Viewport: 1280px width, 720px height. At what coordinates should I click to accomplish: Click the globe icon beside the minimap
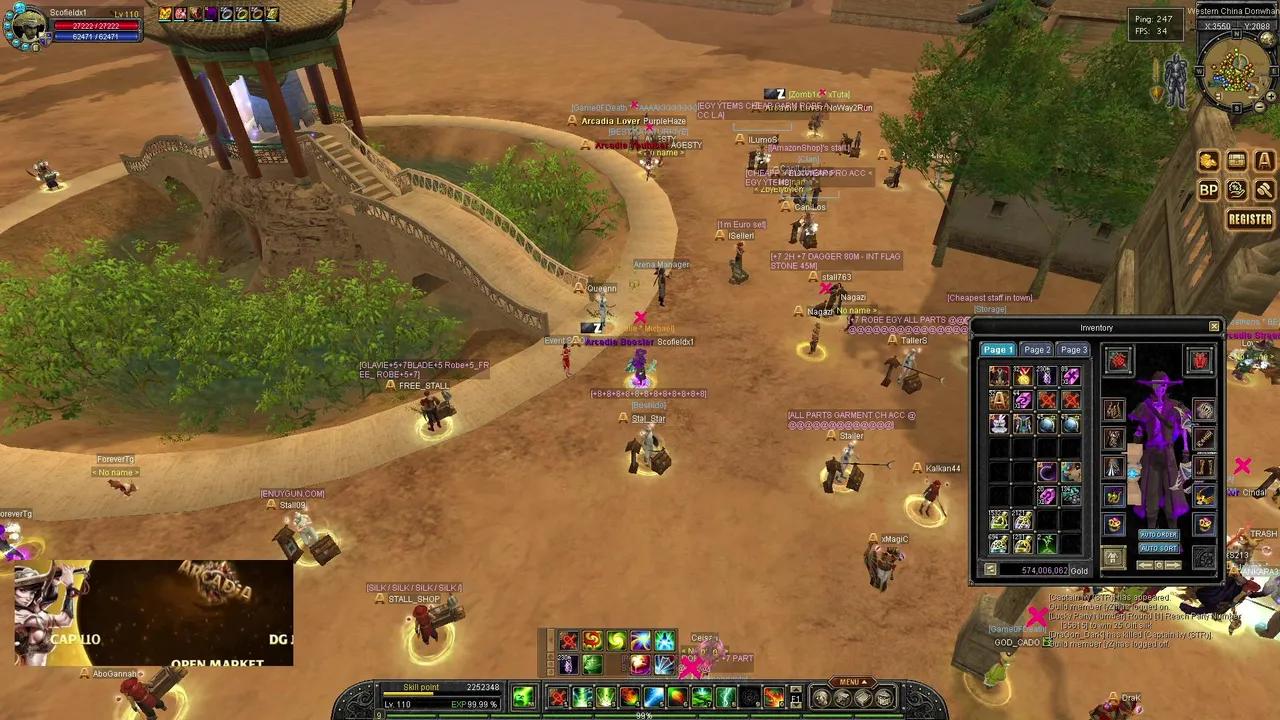point(1266,39)
